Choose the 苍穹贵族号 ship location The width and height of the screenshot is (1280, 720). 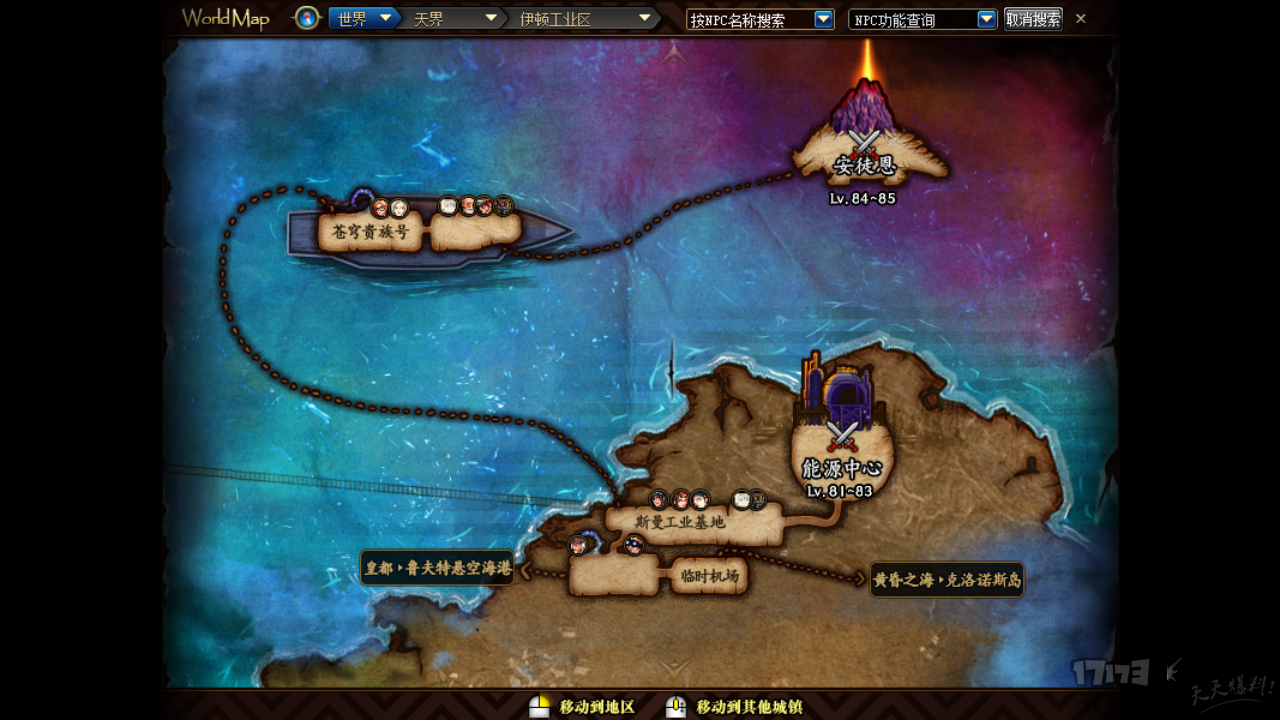[370, 232]
